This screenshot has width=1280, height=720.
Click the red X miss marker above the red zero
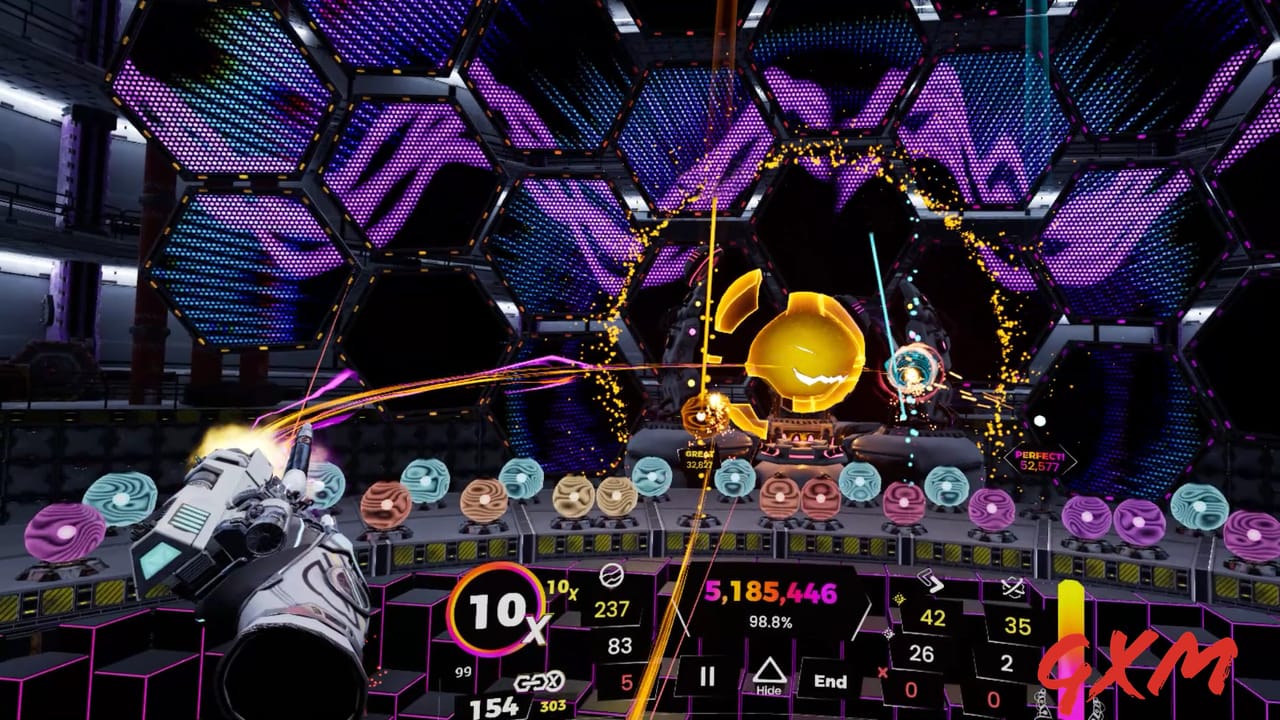point(882,671)
